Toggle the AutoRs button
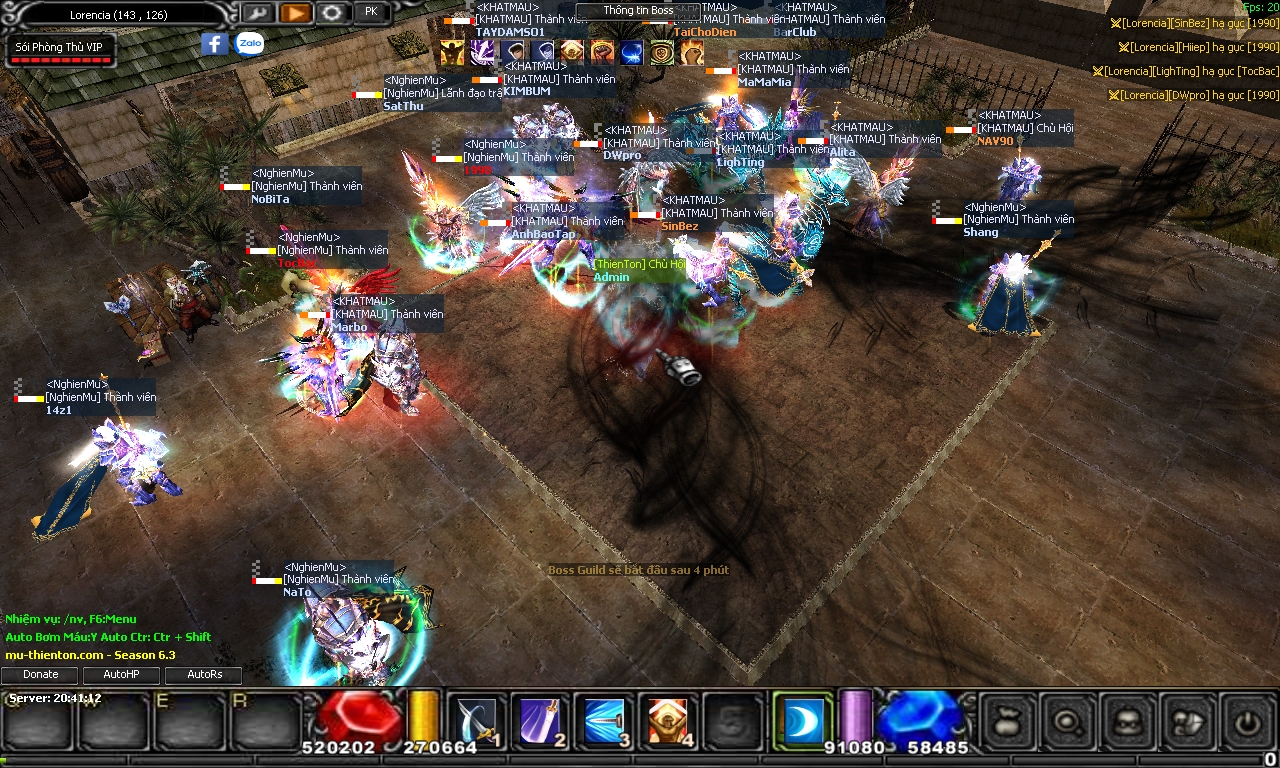1280x768 pixels. point(204,675)
